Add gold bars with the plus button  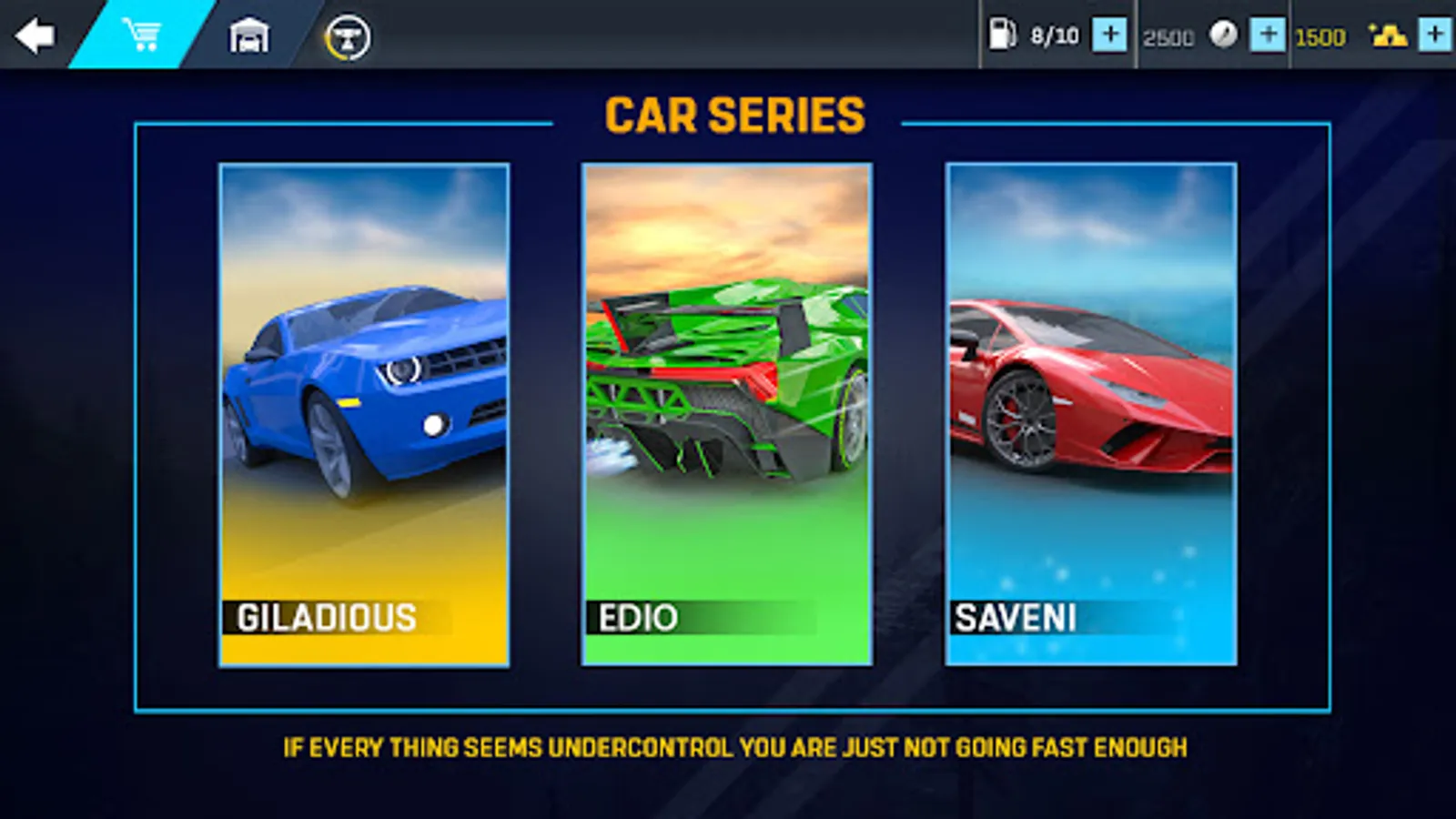1435,35
